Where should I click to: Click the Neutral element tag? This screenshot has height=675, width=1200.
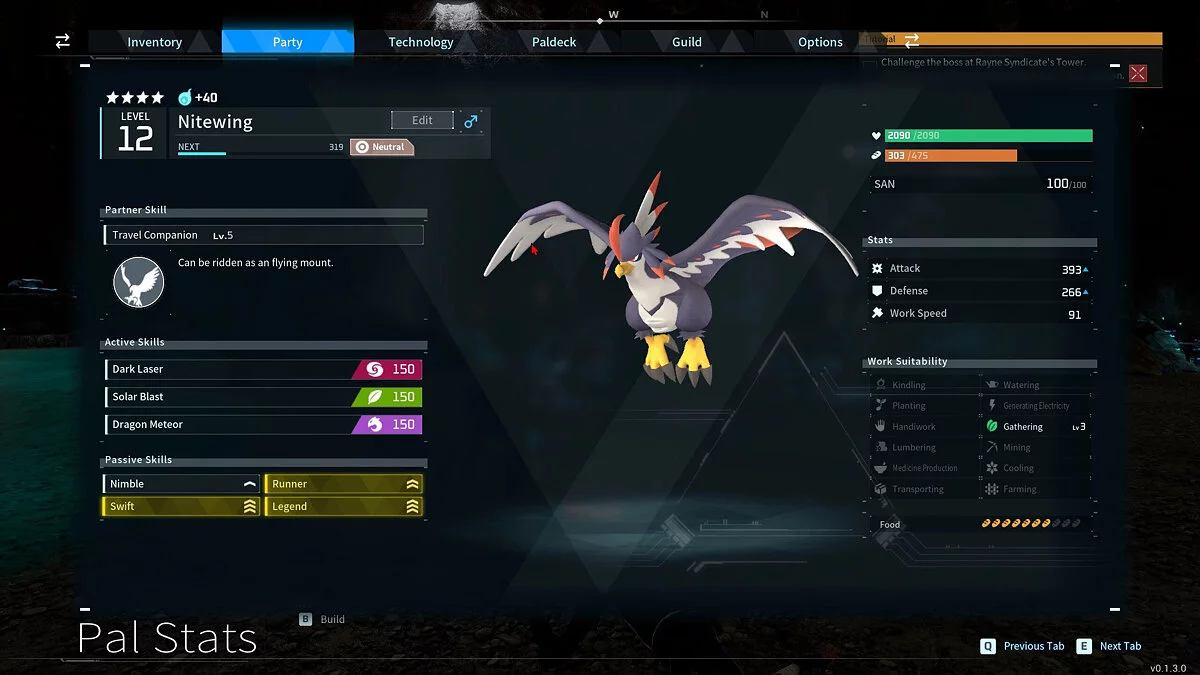(x=382, y=147)
